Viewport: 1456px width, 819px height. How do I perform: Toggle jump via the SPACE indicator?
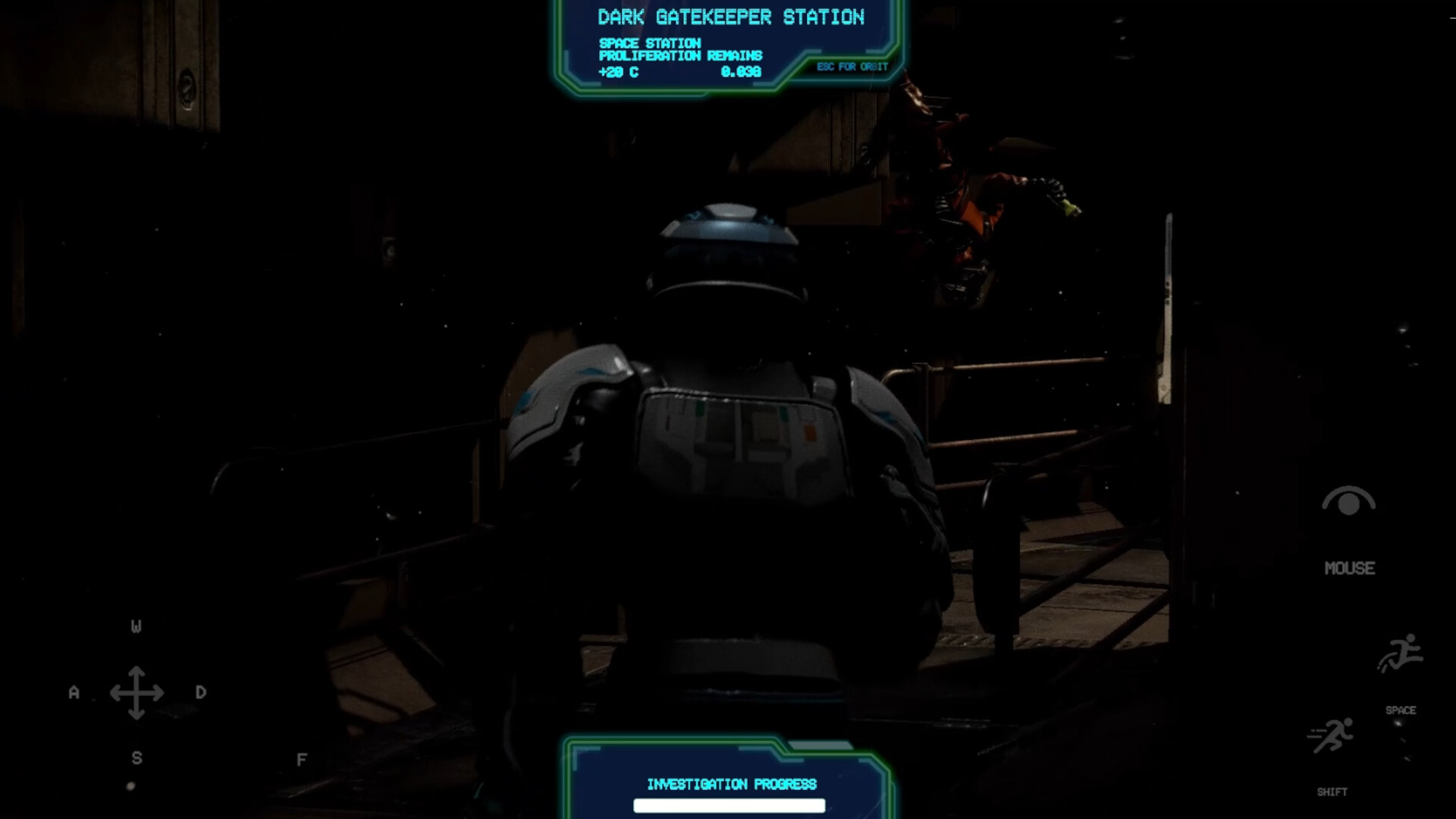1401,711
